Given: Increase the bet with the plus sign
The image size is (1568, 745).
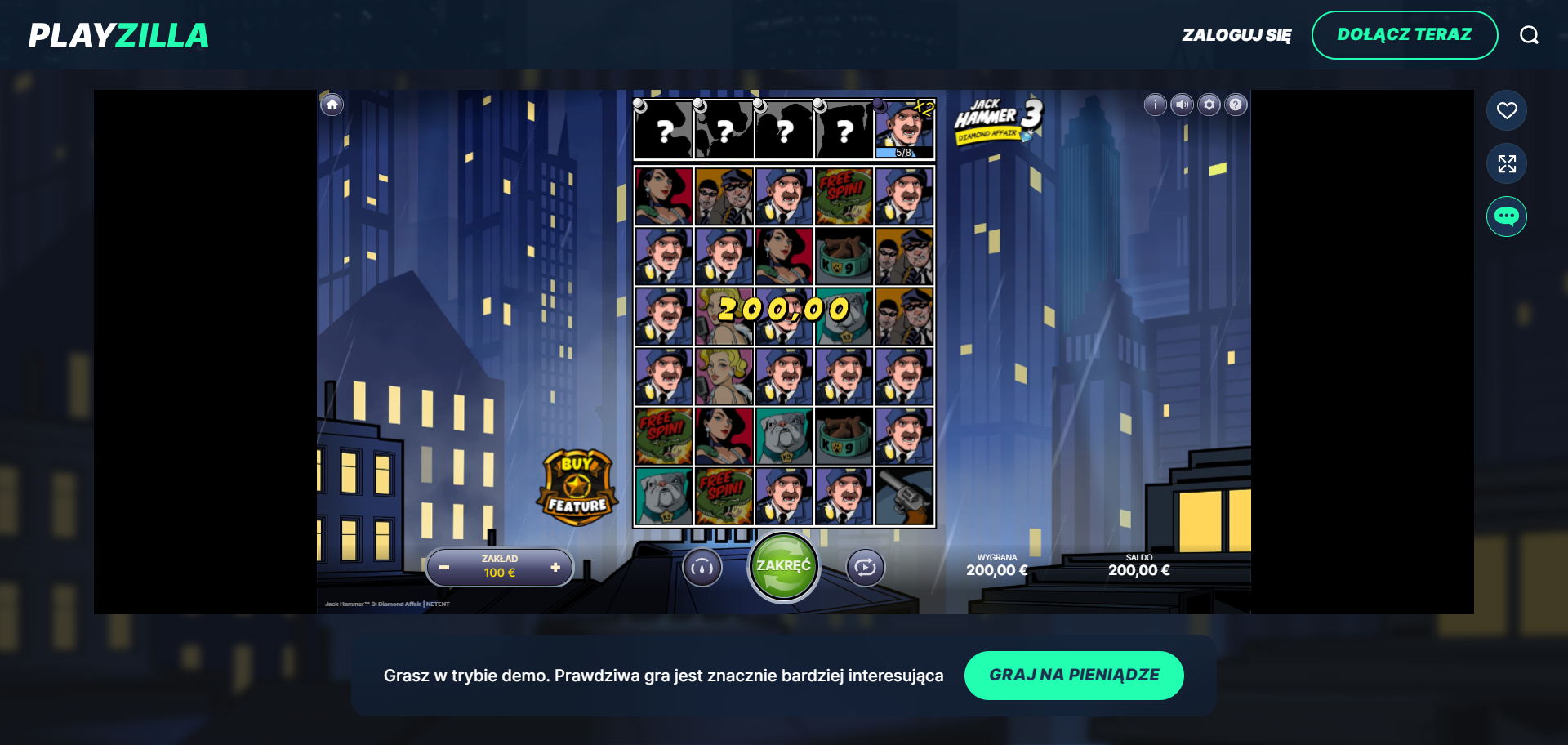Looking at the screenshot, I should 555,566.
